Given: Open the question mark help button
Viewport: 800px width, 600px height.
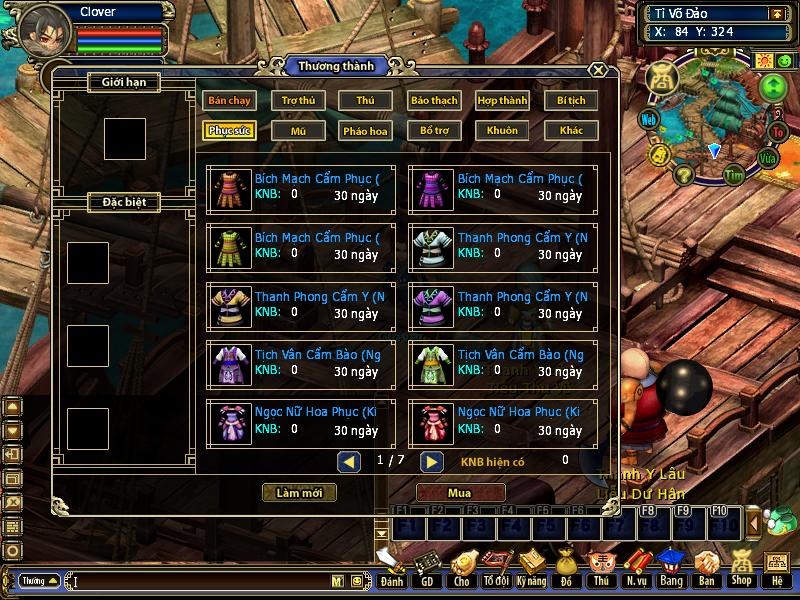Looking at the screenshot, I should click(684, 175).
